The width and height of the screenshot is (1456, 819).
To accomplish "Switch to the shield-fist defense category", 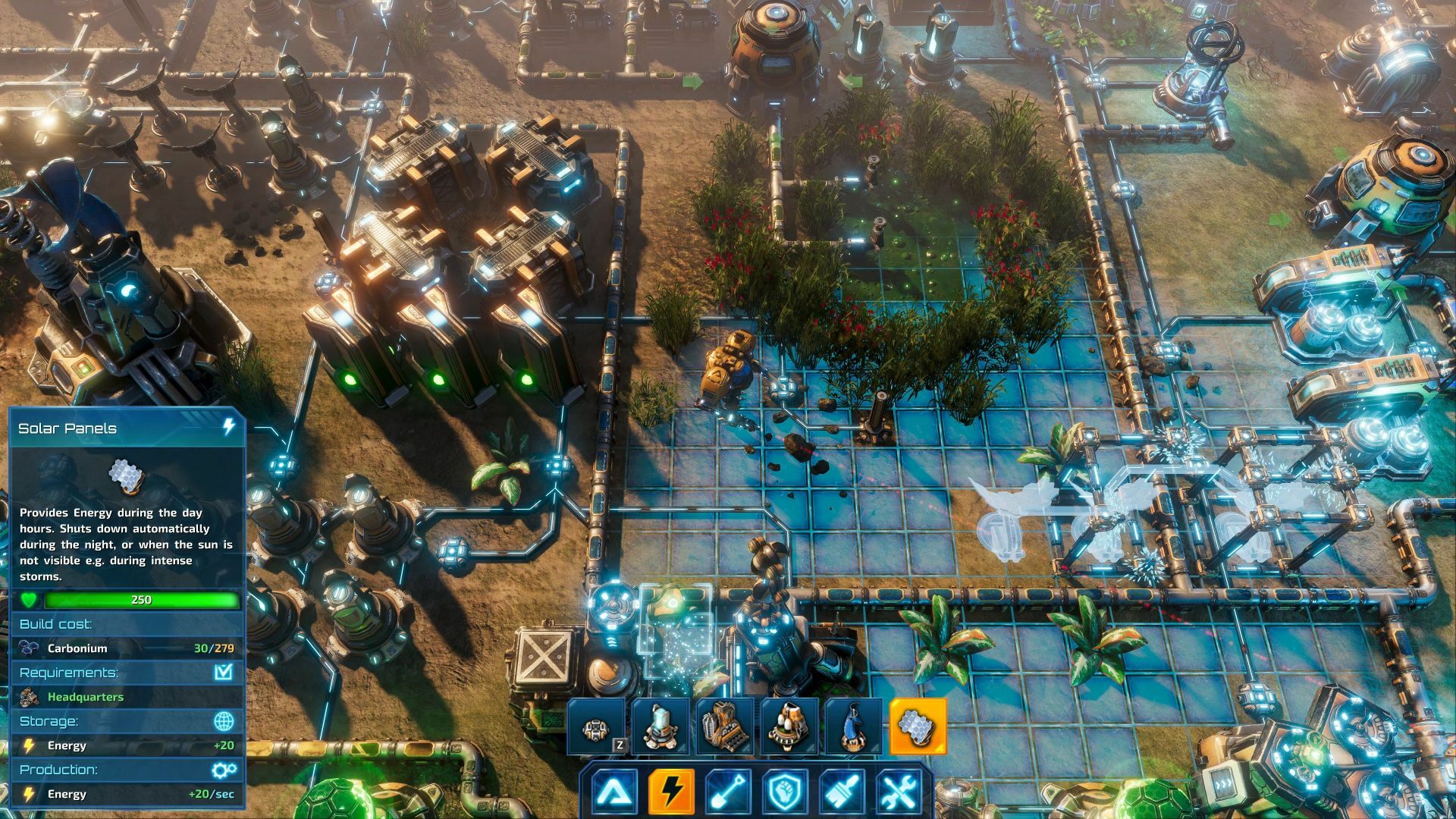I will (785, 791).
